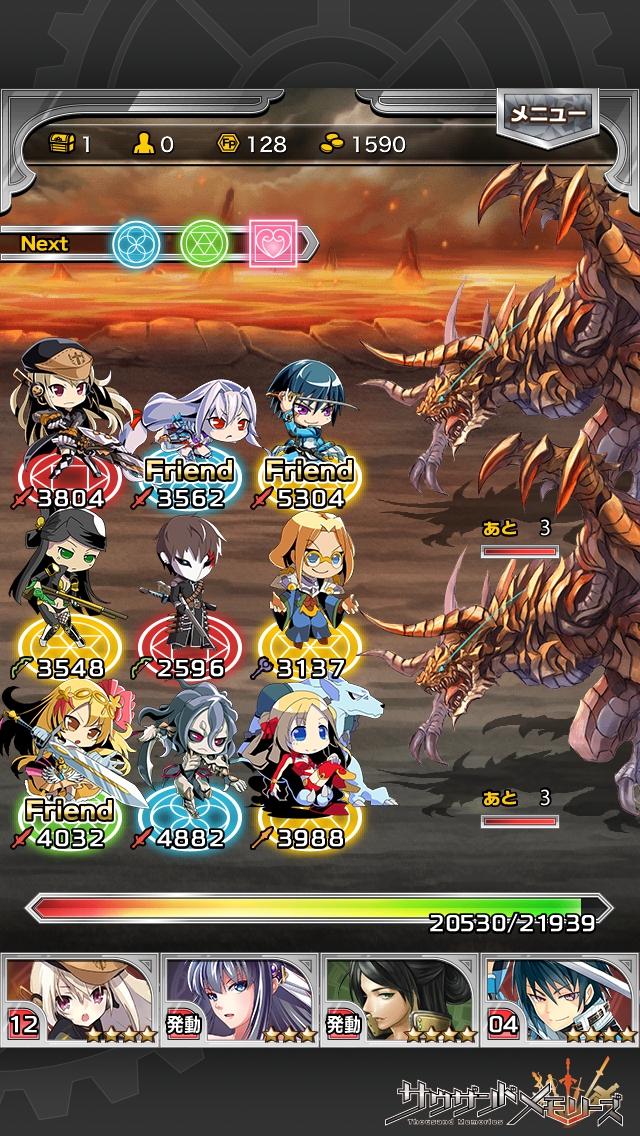Image resolution: width=640 pixels, height=1136 pixels.
Task: Activate the purple-haired girl's 発動 skill
Action: coord(240,998)
